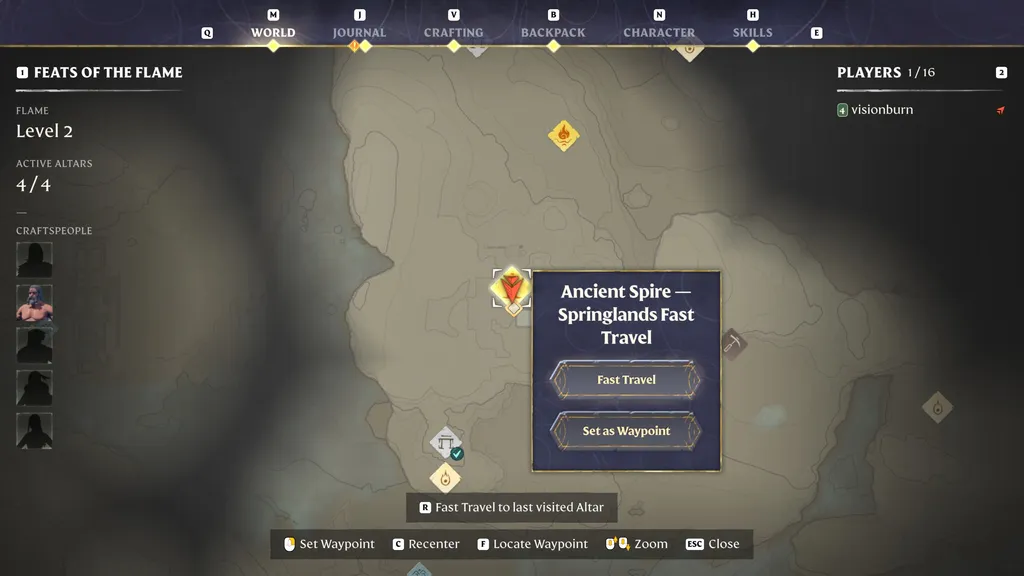
Task: Select the World tab
Action: pyautogui.click(x=273, y=33)
